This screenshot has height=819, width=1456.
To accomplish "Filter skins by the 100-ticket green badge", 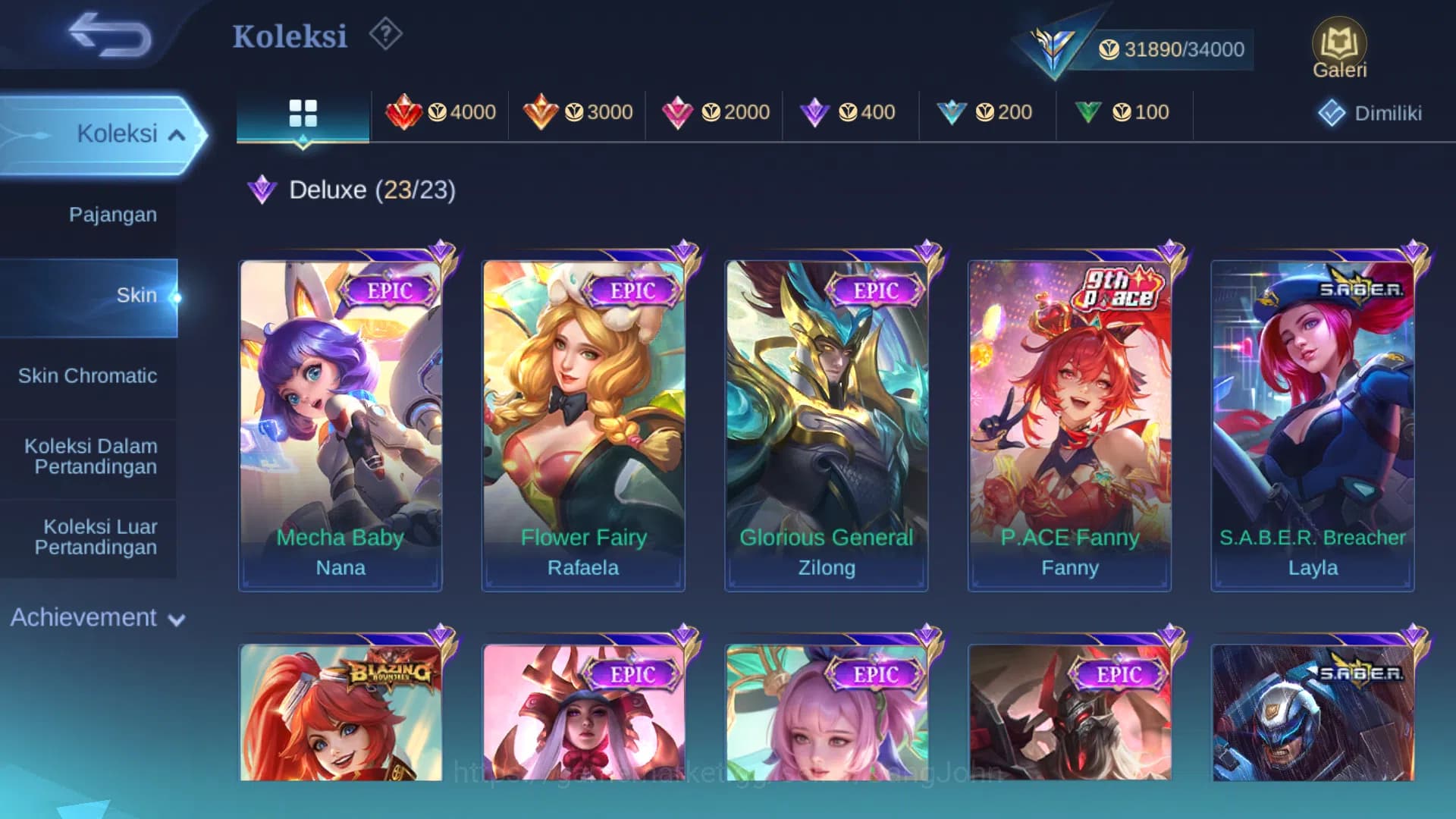I will (x=1125, y=112).
